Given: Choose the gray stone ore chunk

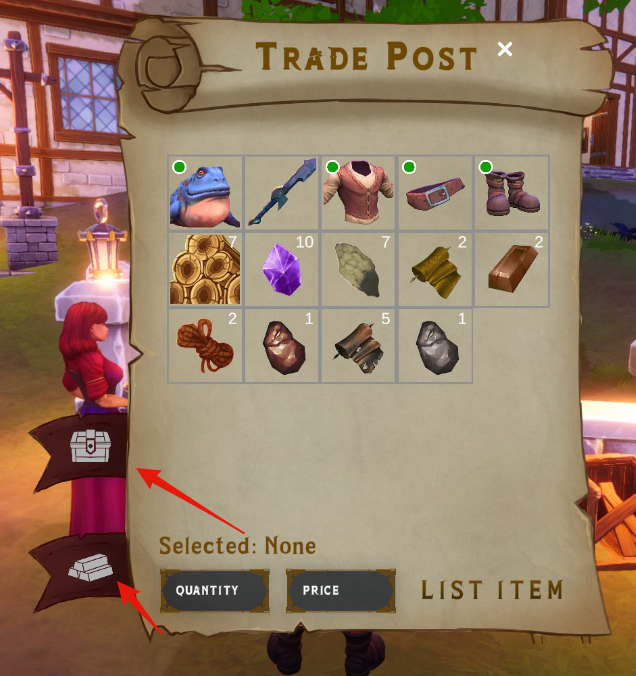Looking at the screenshot, I should 436,346.
